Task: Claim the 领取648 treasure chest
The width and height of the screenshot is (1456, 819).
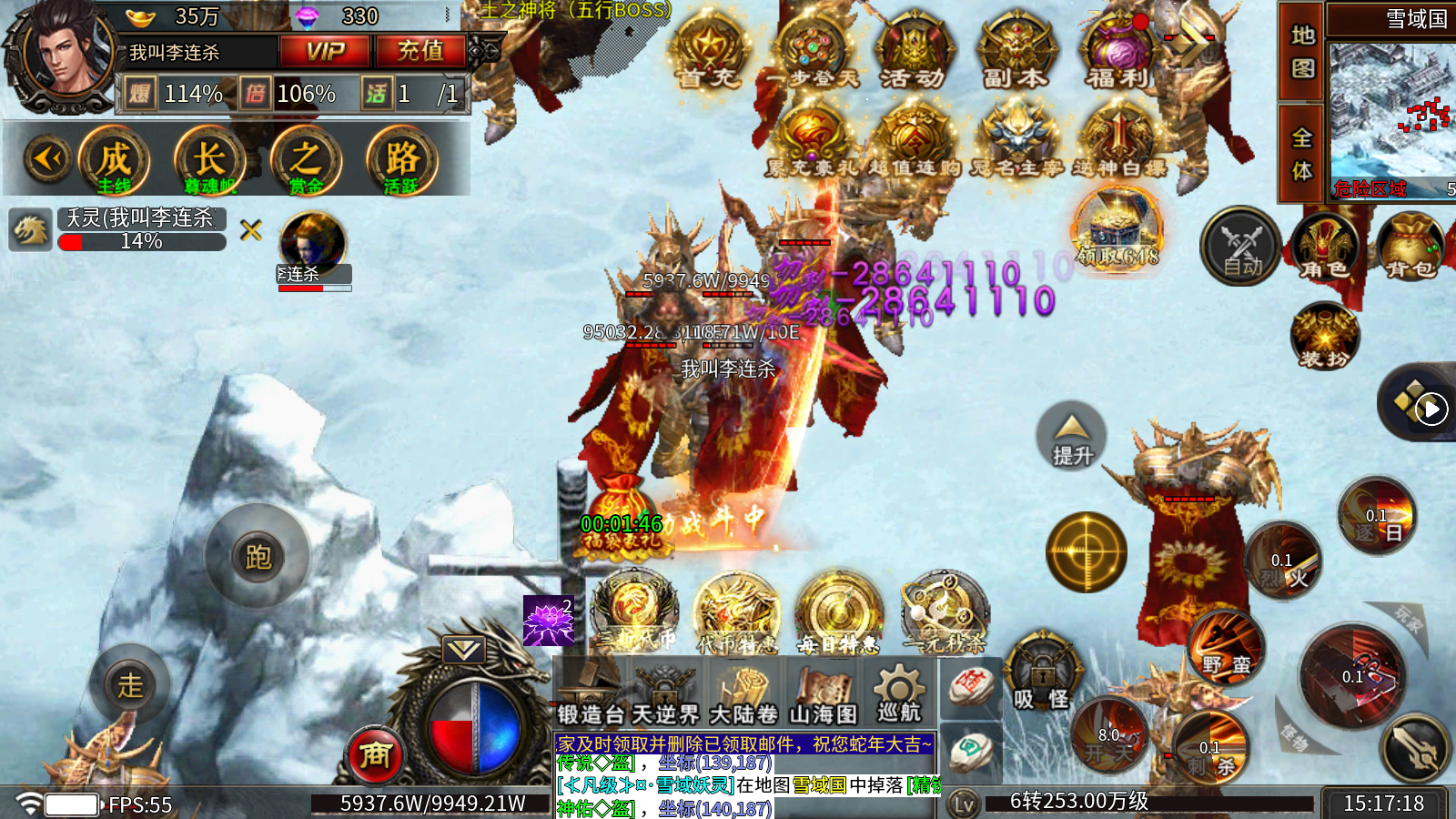Action: tap(1117, 229)
